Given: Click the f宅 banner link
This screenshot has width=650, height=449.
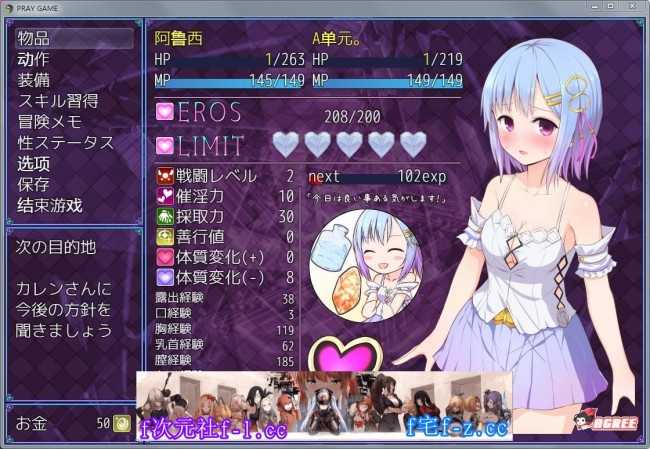Looking at the screenshot, I should [458, 428].
